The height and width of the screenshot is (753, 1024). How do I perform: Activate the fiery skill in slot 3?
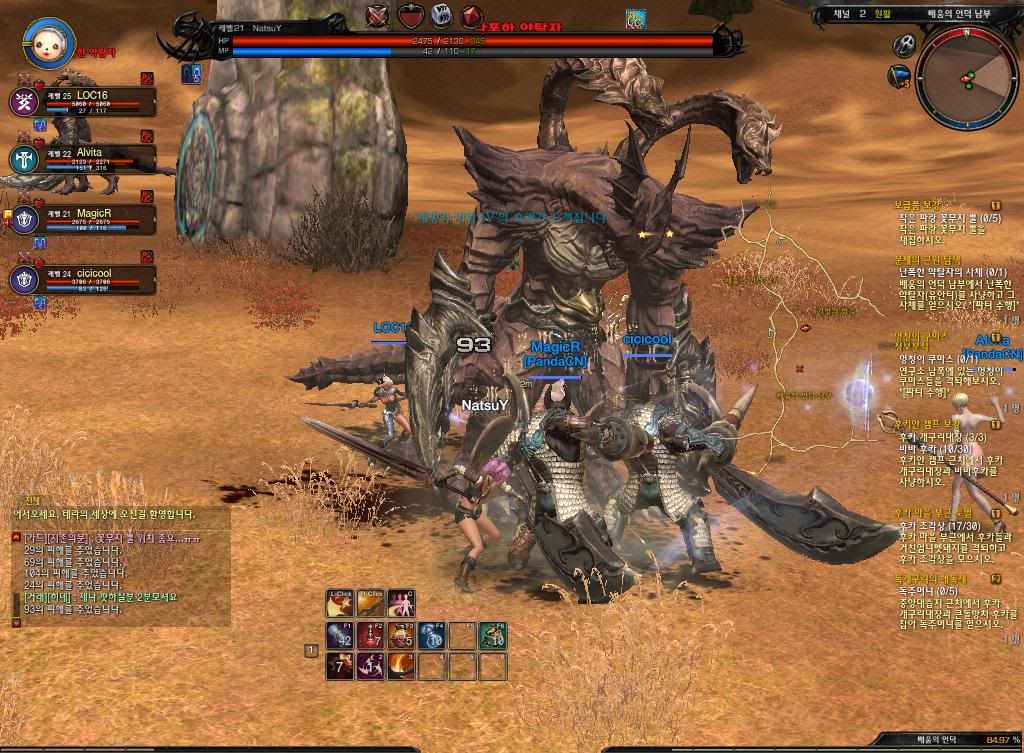[401, 665]
